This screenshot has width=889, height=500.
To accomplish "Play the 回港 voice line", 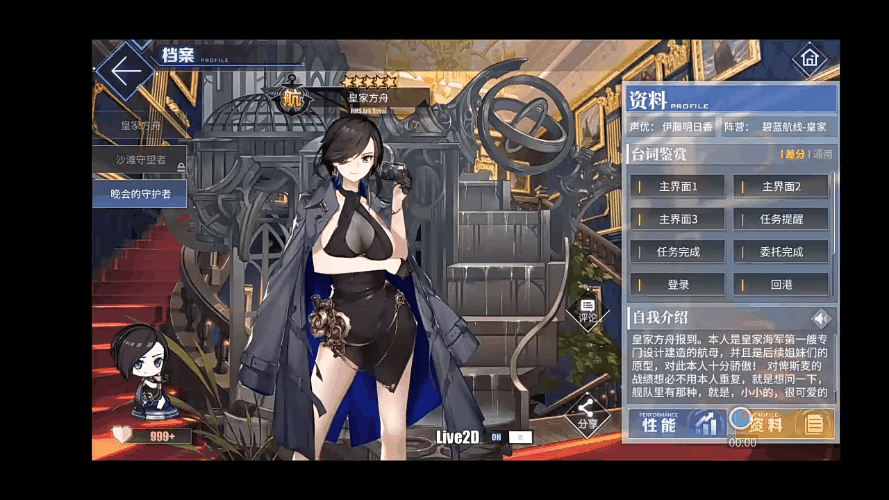I will tap(781, 285).
